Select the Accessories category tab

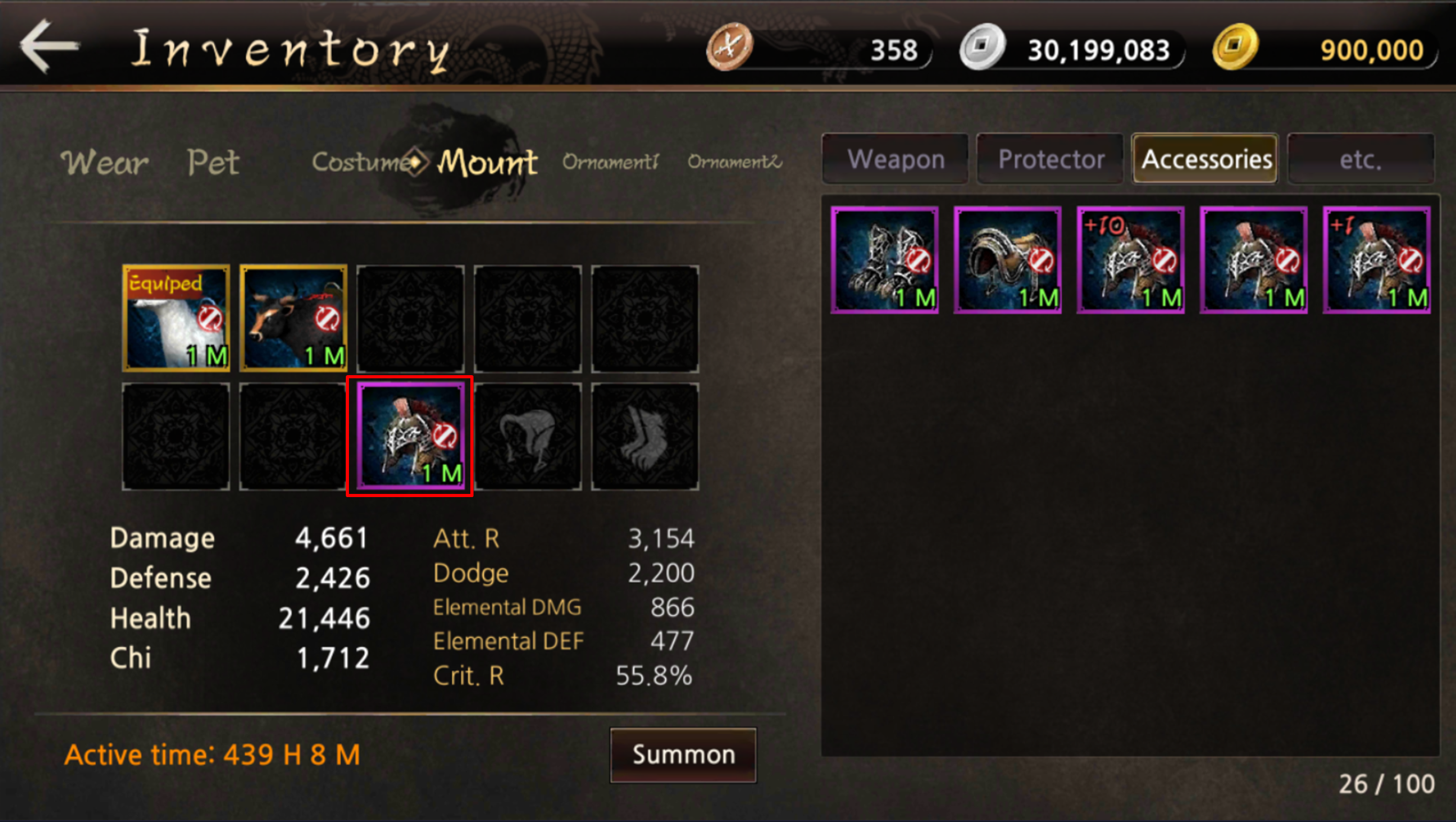point(1205,160)
